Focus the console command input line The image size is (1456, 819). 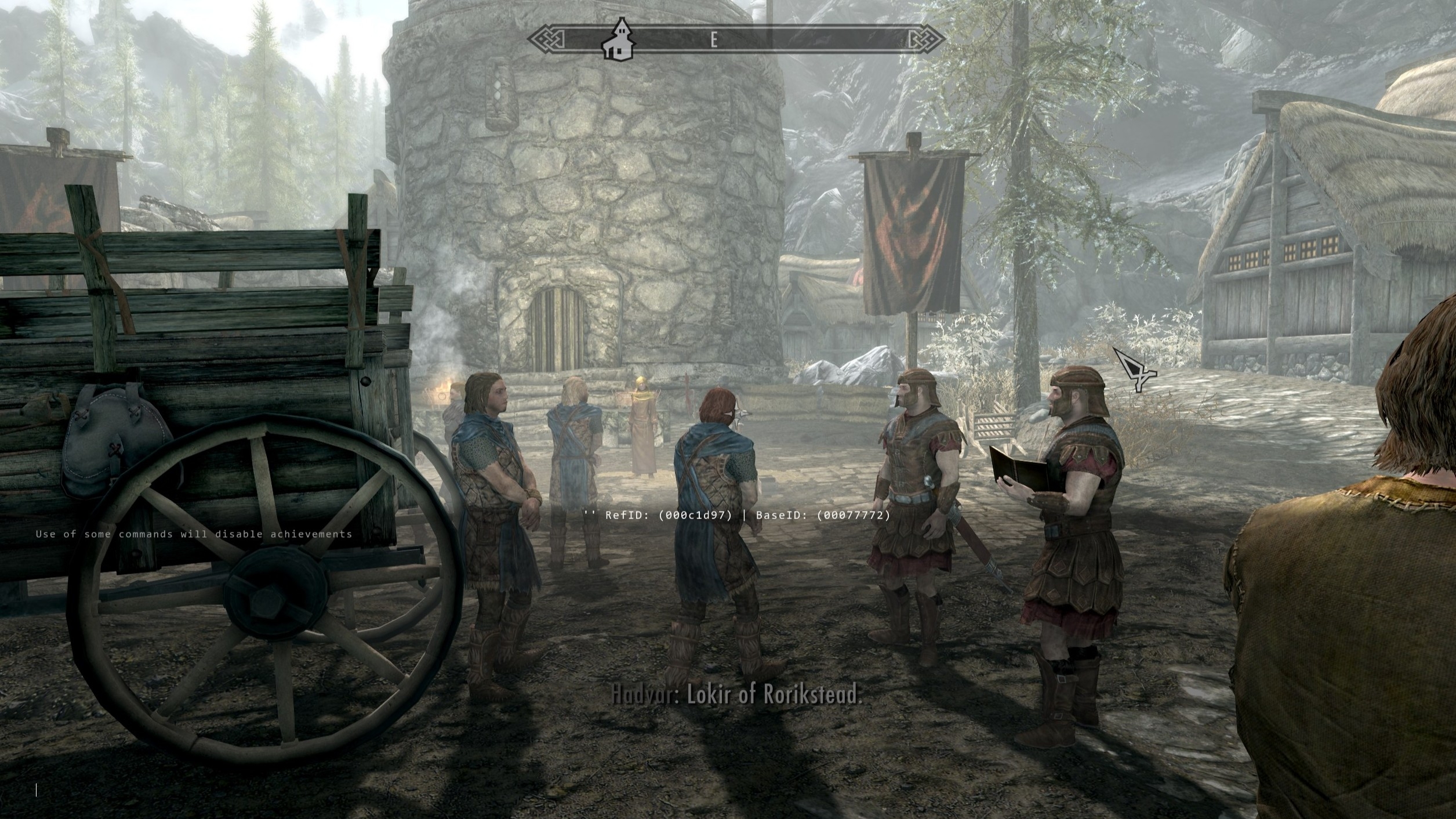coord(174,789)
